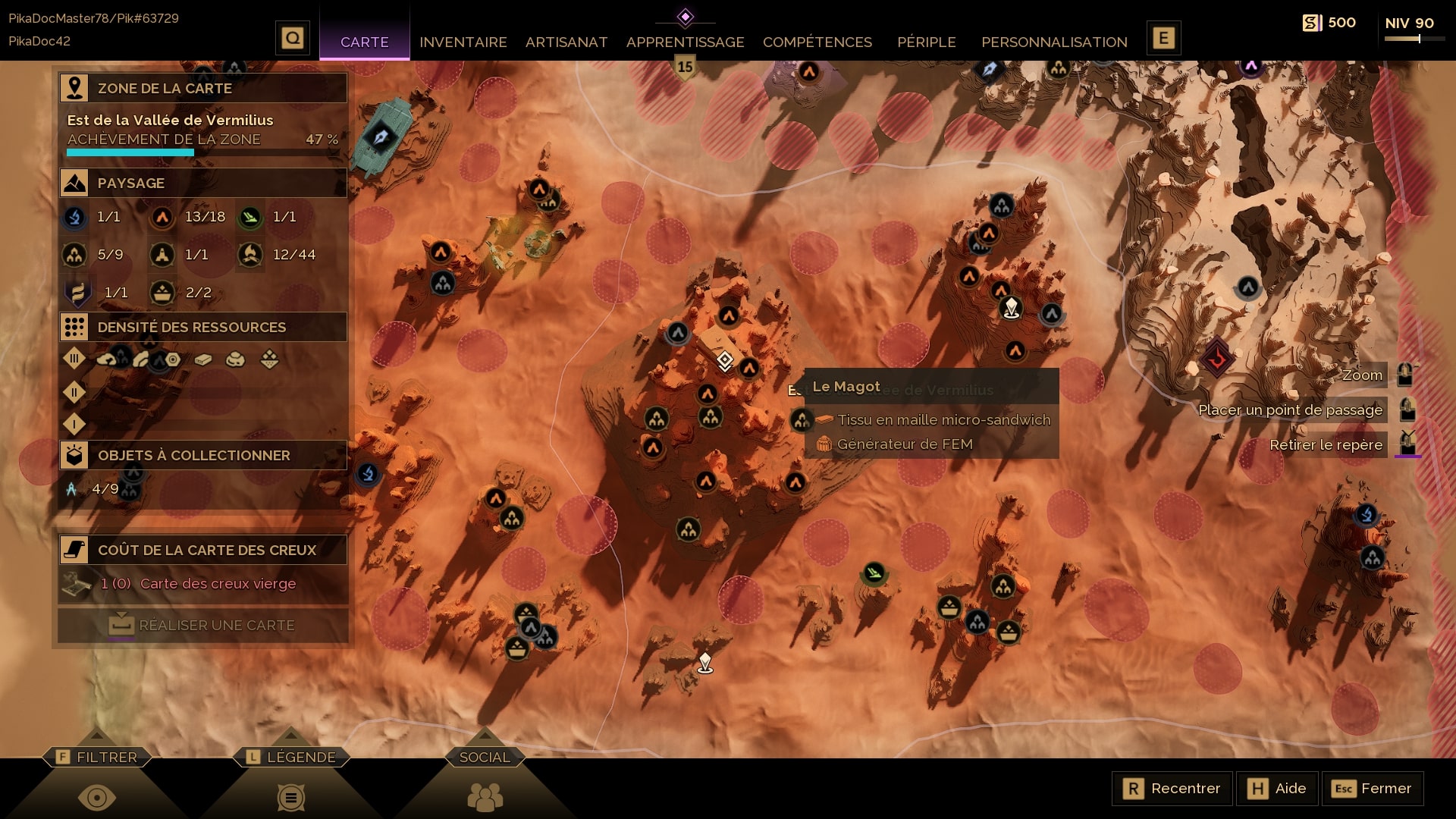Open the FILTRER map filter panel

click(x=97, y=757)
